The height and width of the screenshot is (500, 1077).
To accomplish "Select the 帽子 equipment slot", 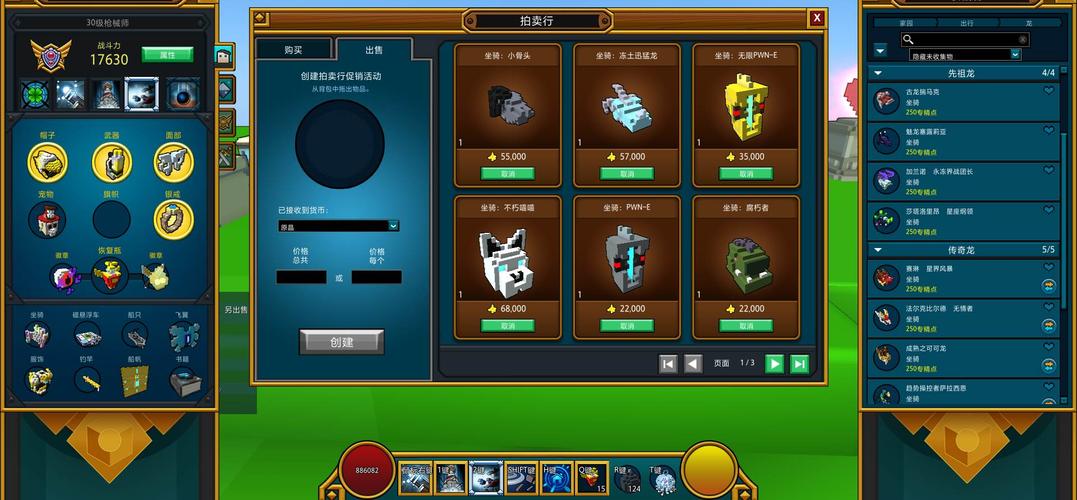I will point(47,162).
